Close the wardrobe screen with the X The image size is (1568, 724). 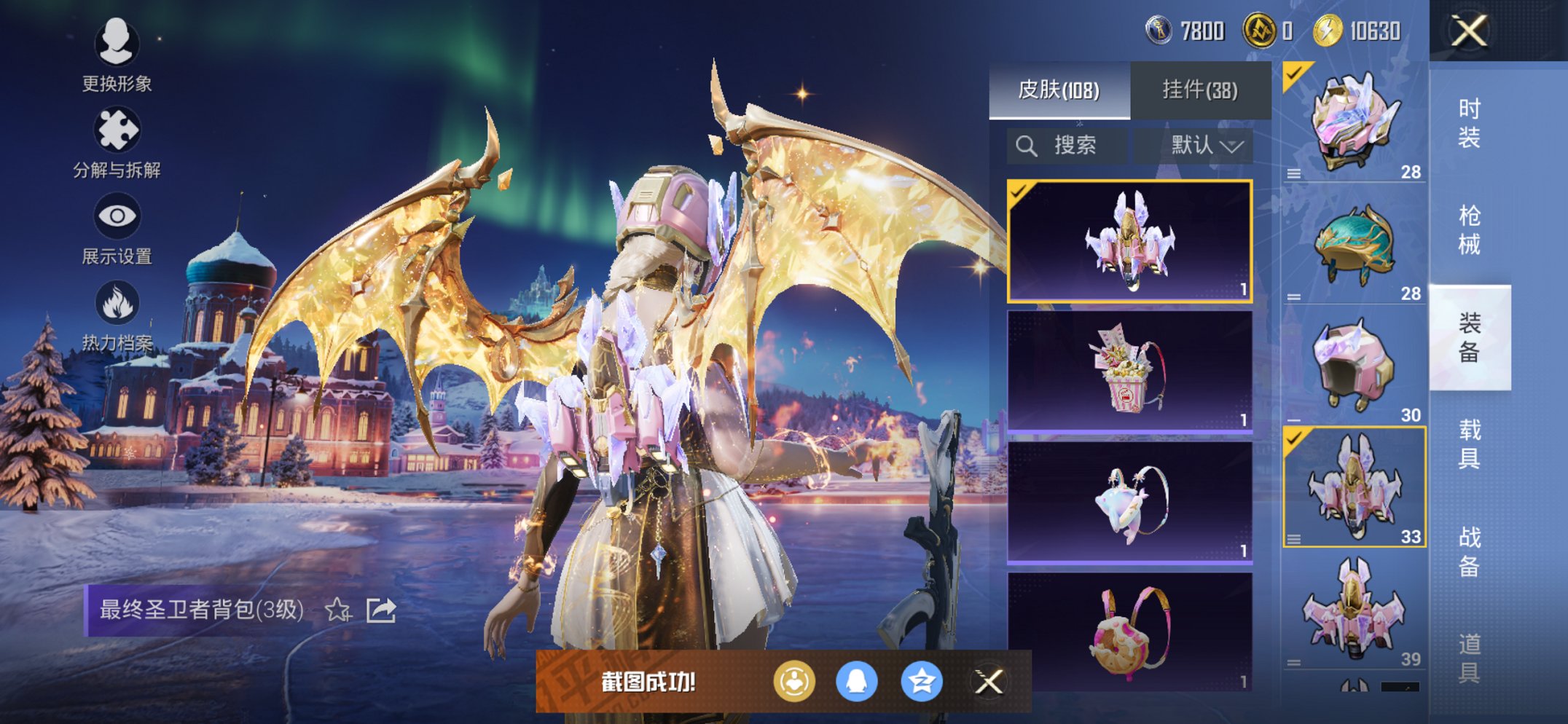click(x=1468, y=31)
